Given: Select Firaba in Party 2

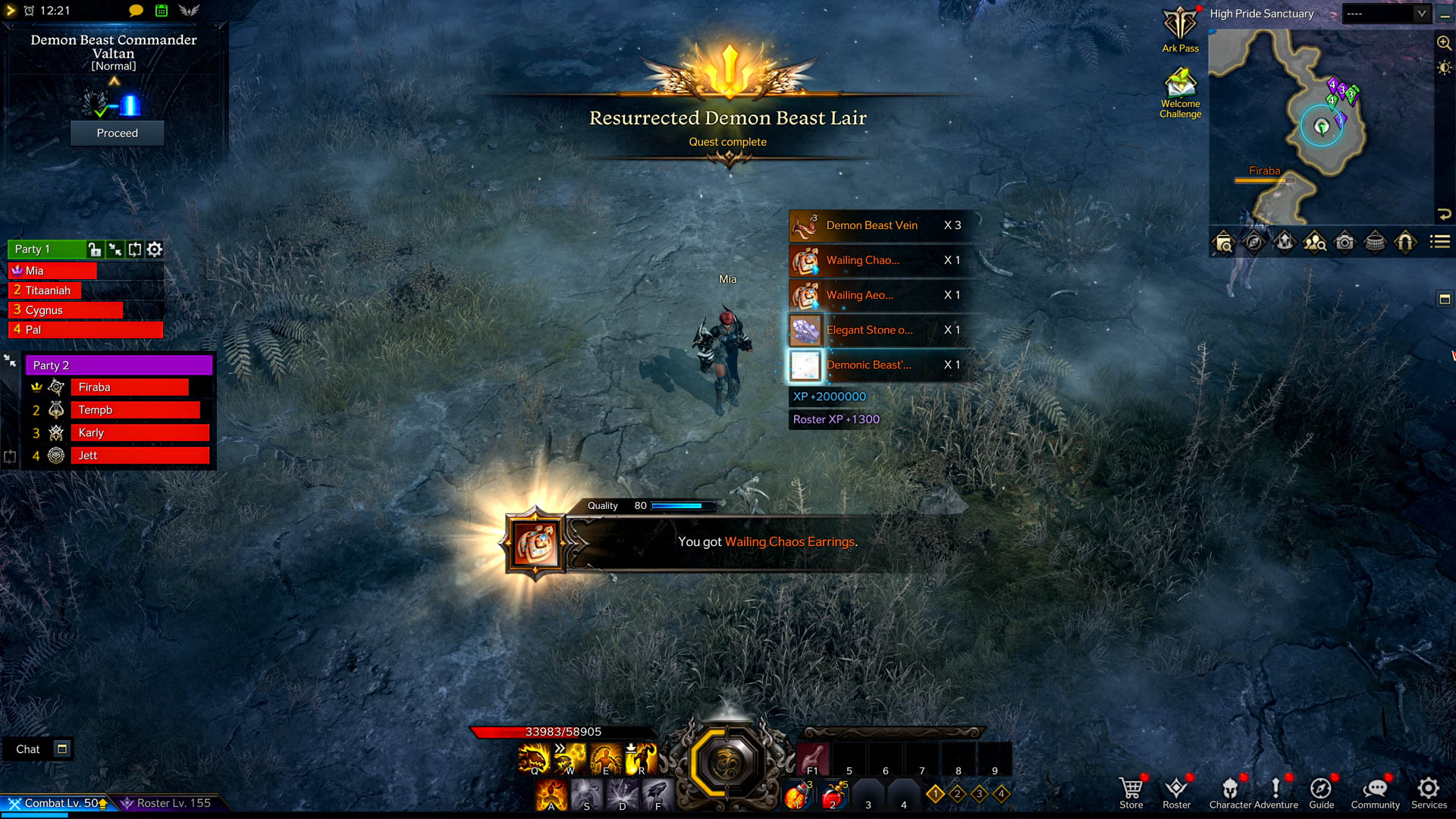Looking at the screenshot, I should 129,388.
